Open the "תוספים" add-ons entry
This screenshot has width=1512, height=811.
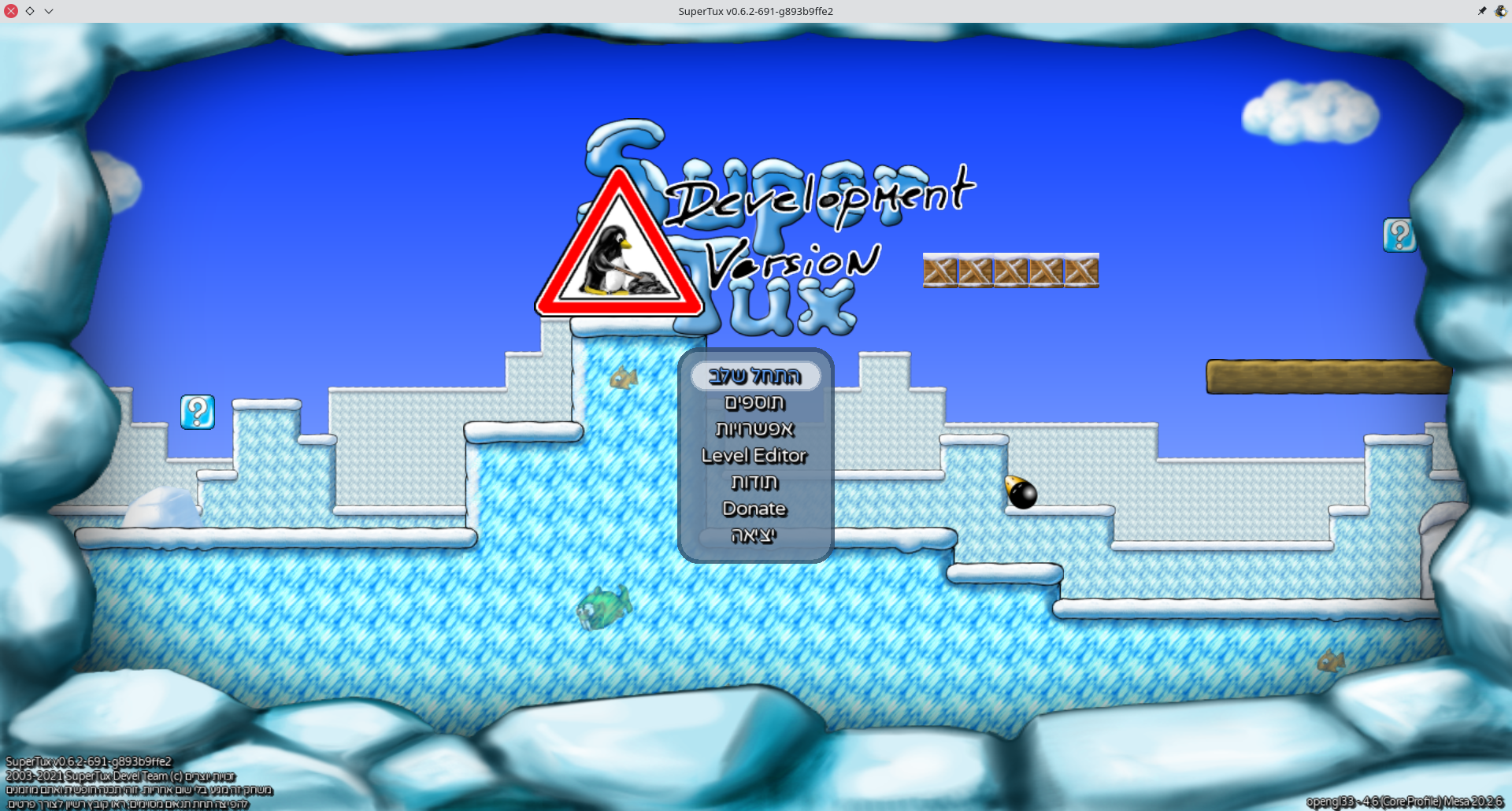pyautogui.click(x=755, y=402)
